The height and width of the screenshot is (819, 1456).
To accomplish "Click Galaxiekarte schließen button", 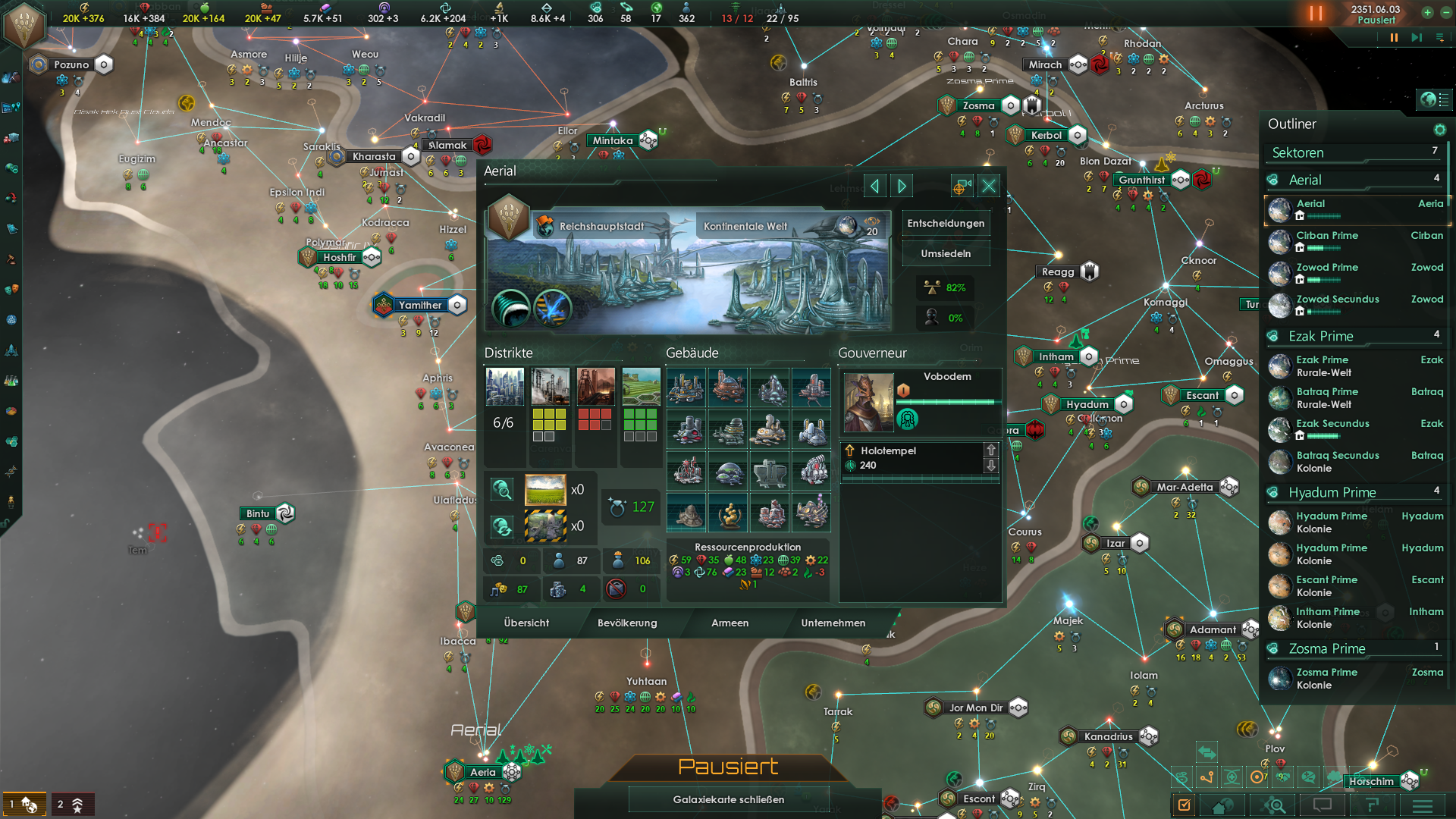I will 728,799.
